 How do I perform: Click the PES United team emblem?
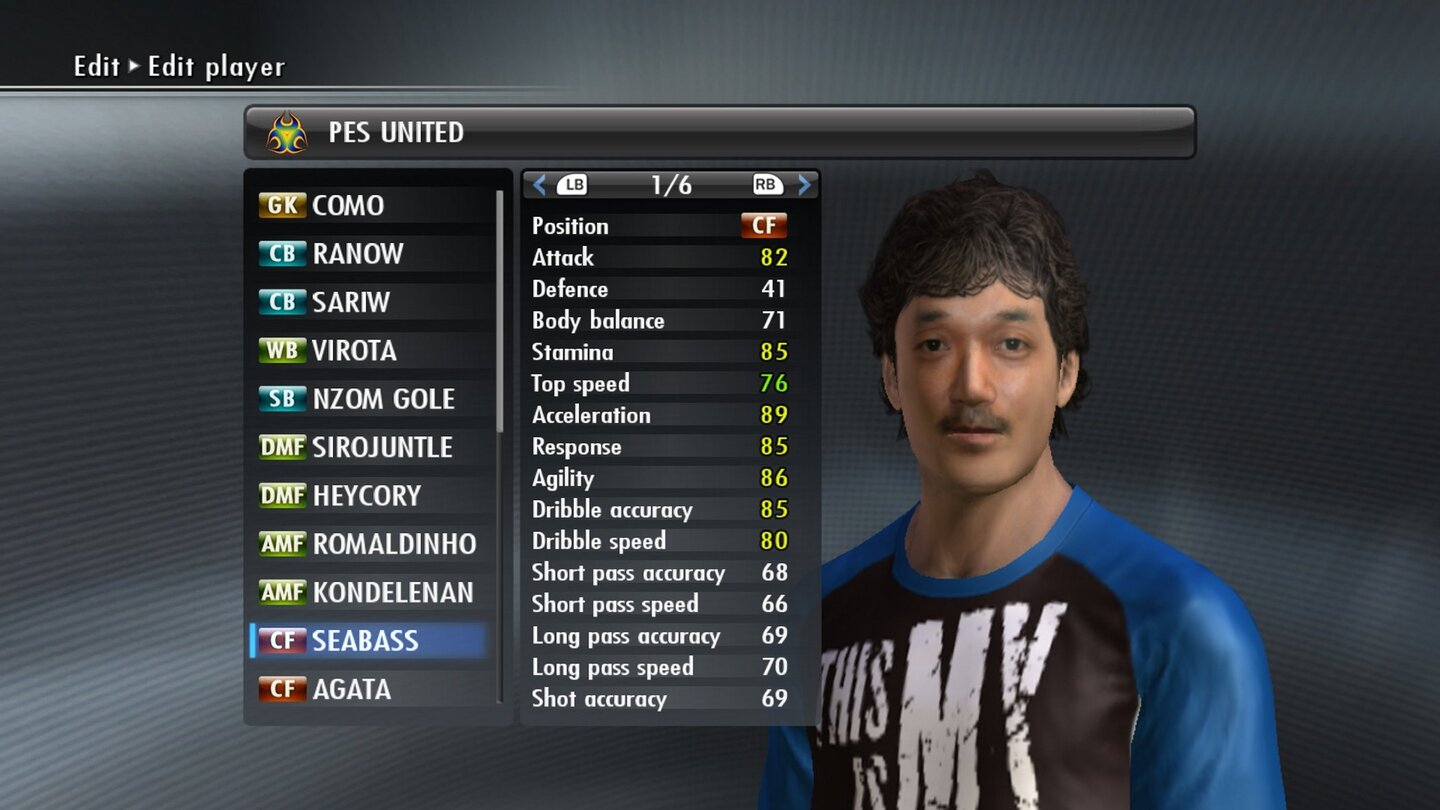click(x=284, y=131)
